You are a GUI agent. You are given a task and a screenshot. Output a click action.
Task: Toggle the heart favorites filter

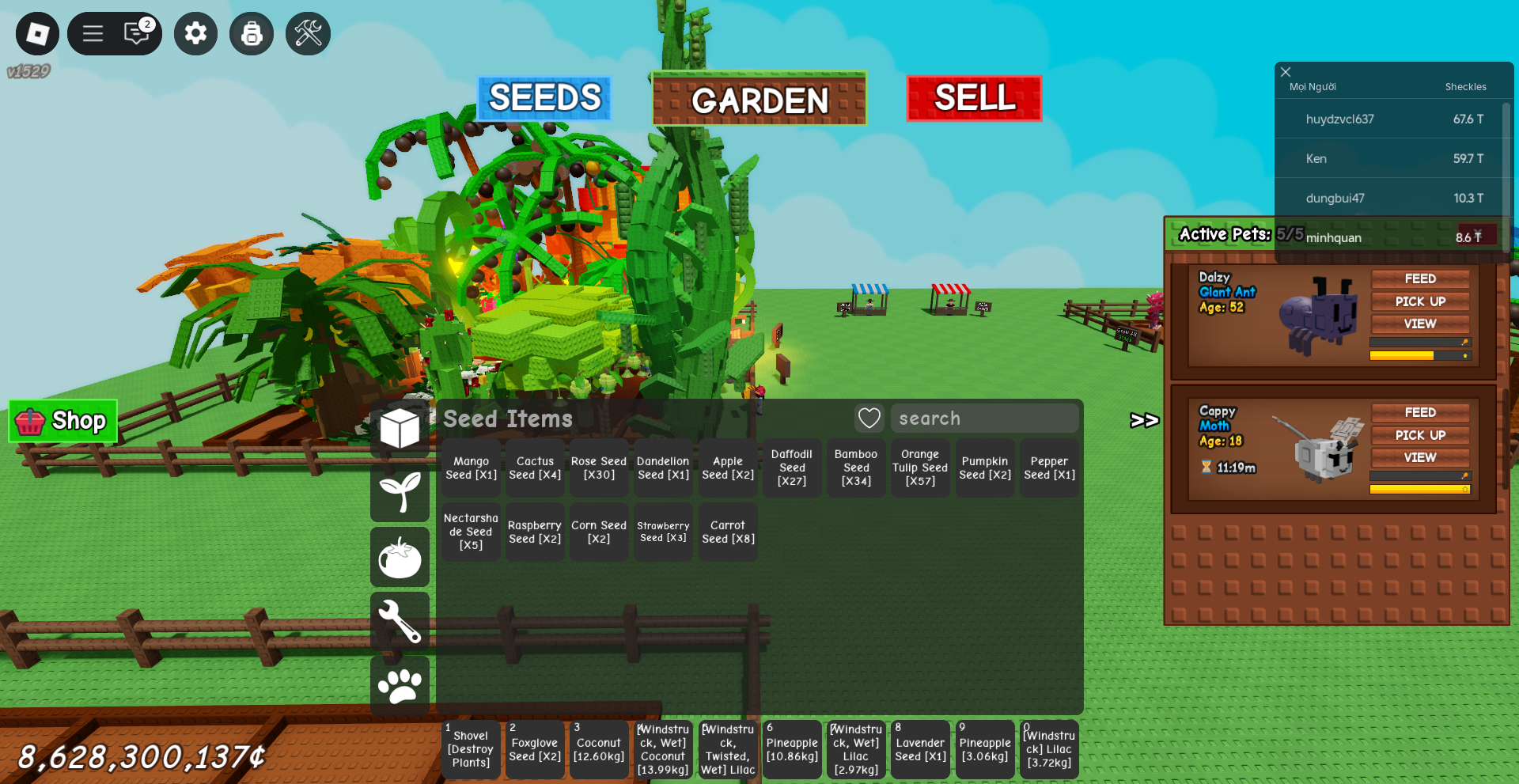(869, 419)
